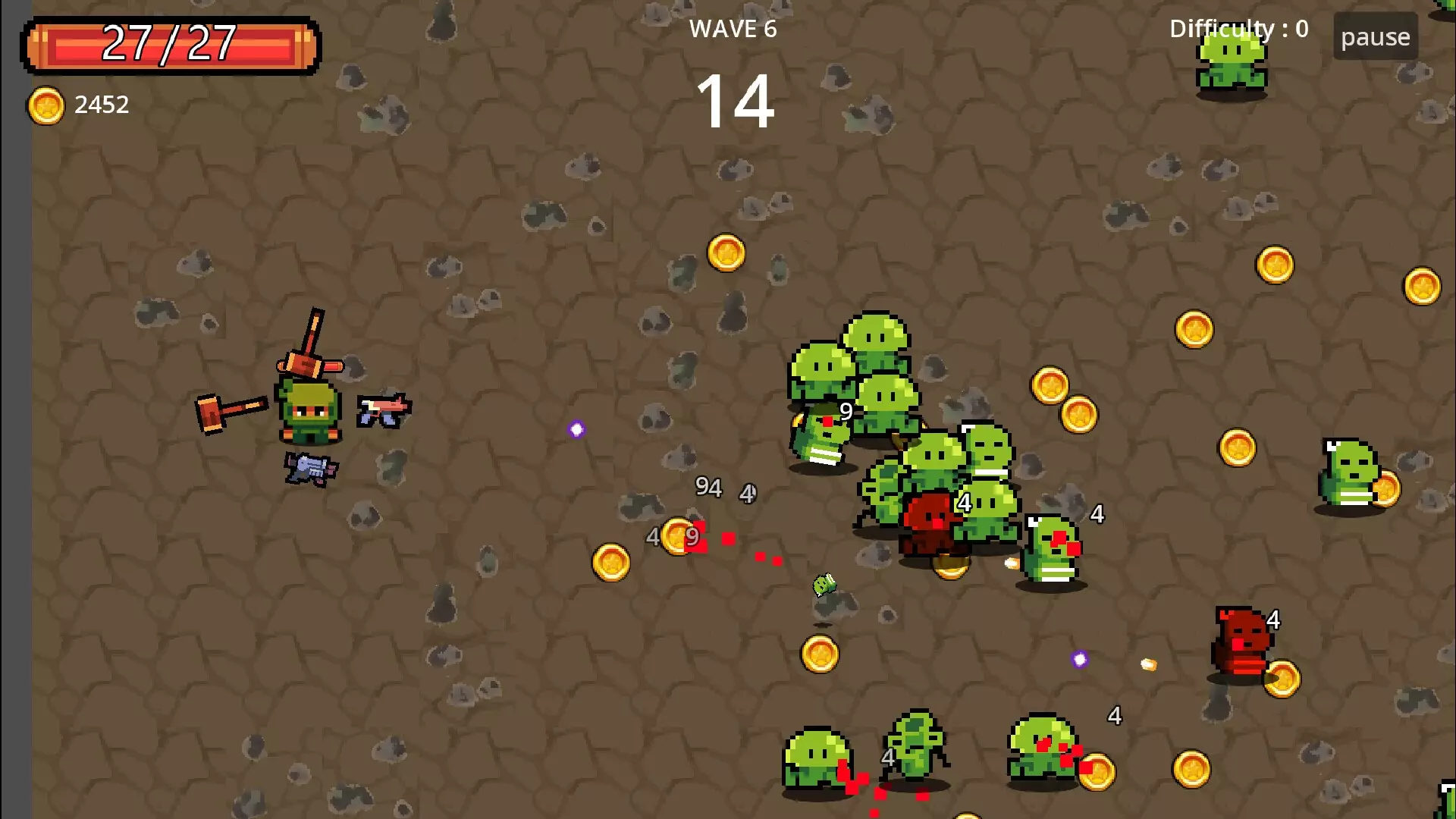Screen dimensions: 1456x819
Task: Click the coin icon next to 2452
Action: click(47, 104)
